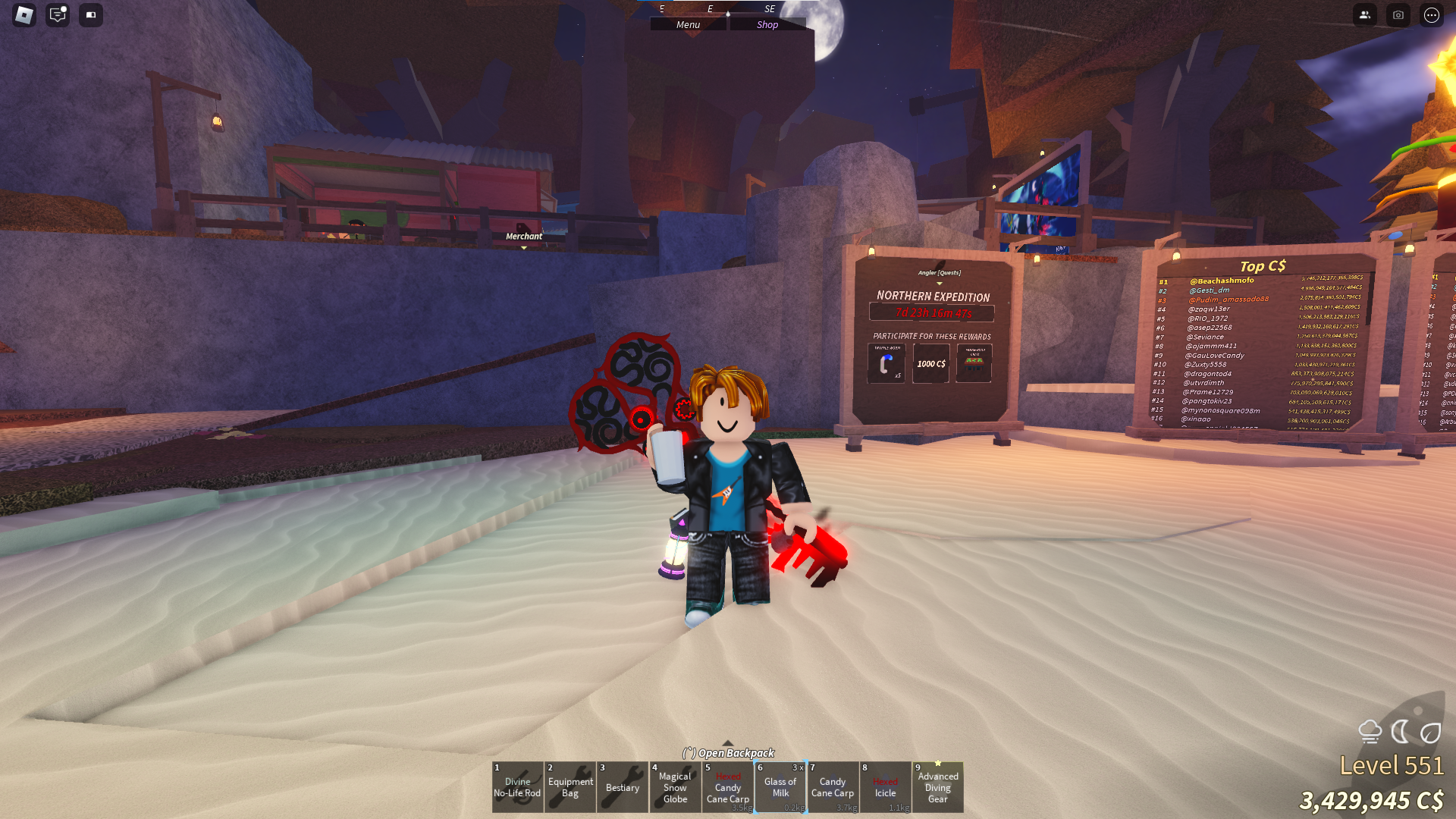
Task: Select the Hexed Candy Cane Carp slot
Action: pos(728,787)
